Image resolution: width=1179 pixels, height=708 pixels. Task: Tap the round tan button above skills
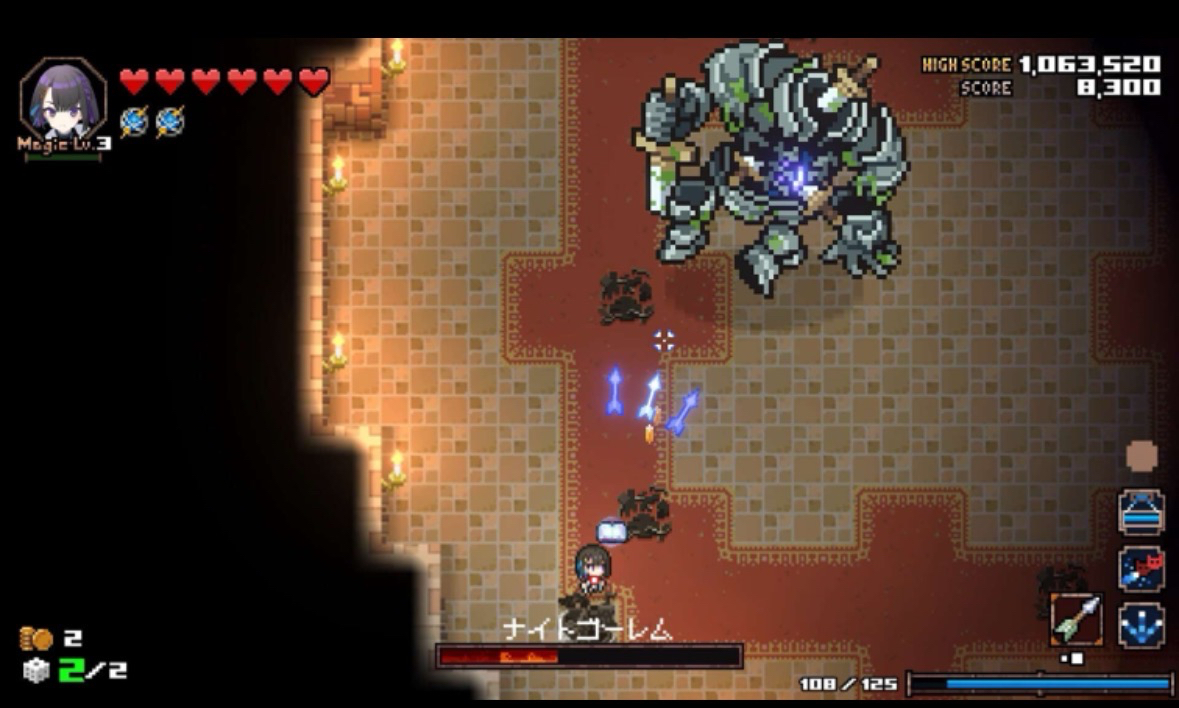click(x=1141, y=456)
